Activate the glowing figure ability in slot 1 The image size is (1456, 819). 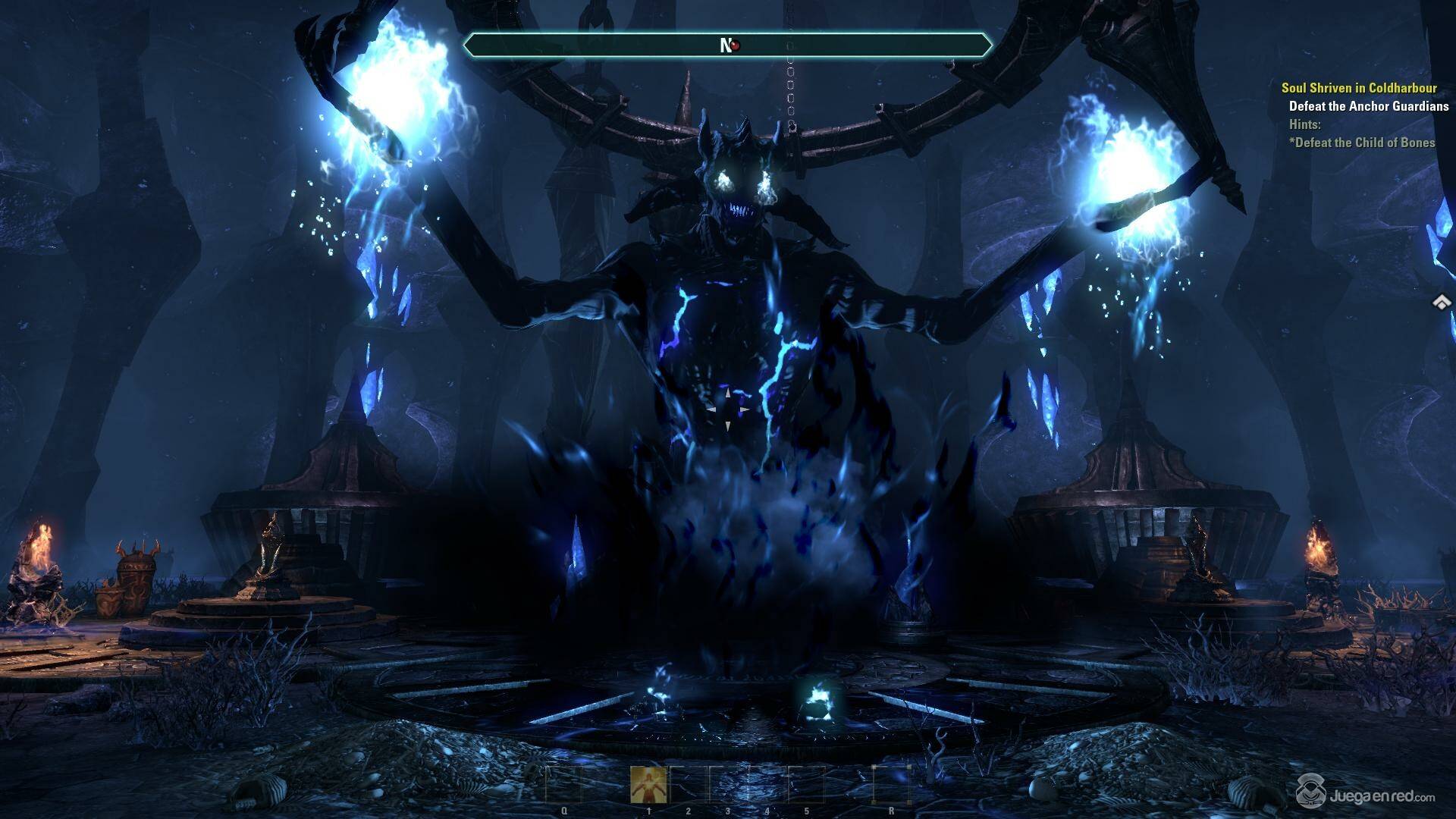pos(649,784)
